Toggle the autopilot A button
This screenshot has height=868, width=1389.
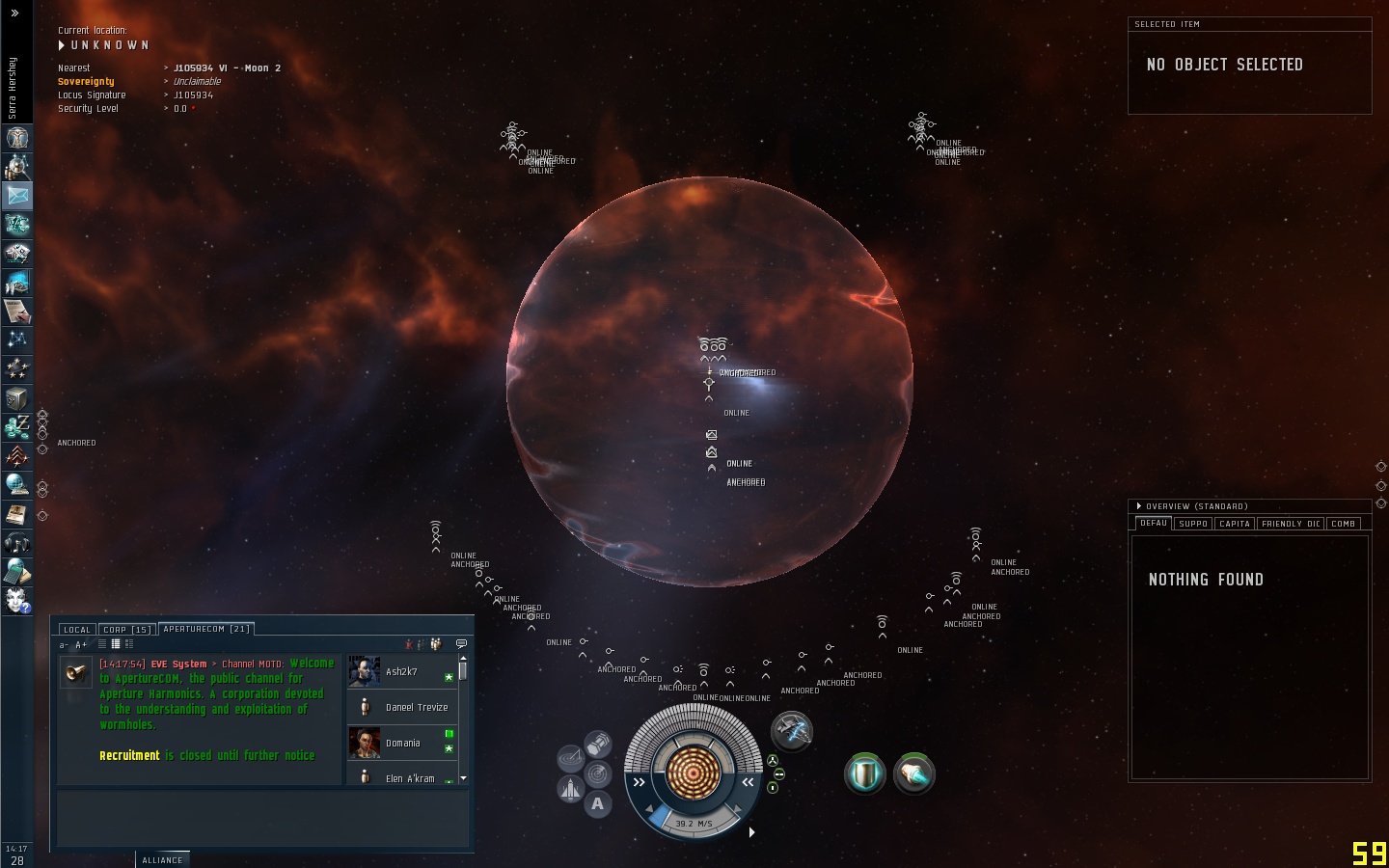tap(598, 803)
